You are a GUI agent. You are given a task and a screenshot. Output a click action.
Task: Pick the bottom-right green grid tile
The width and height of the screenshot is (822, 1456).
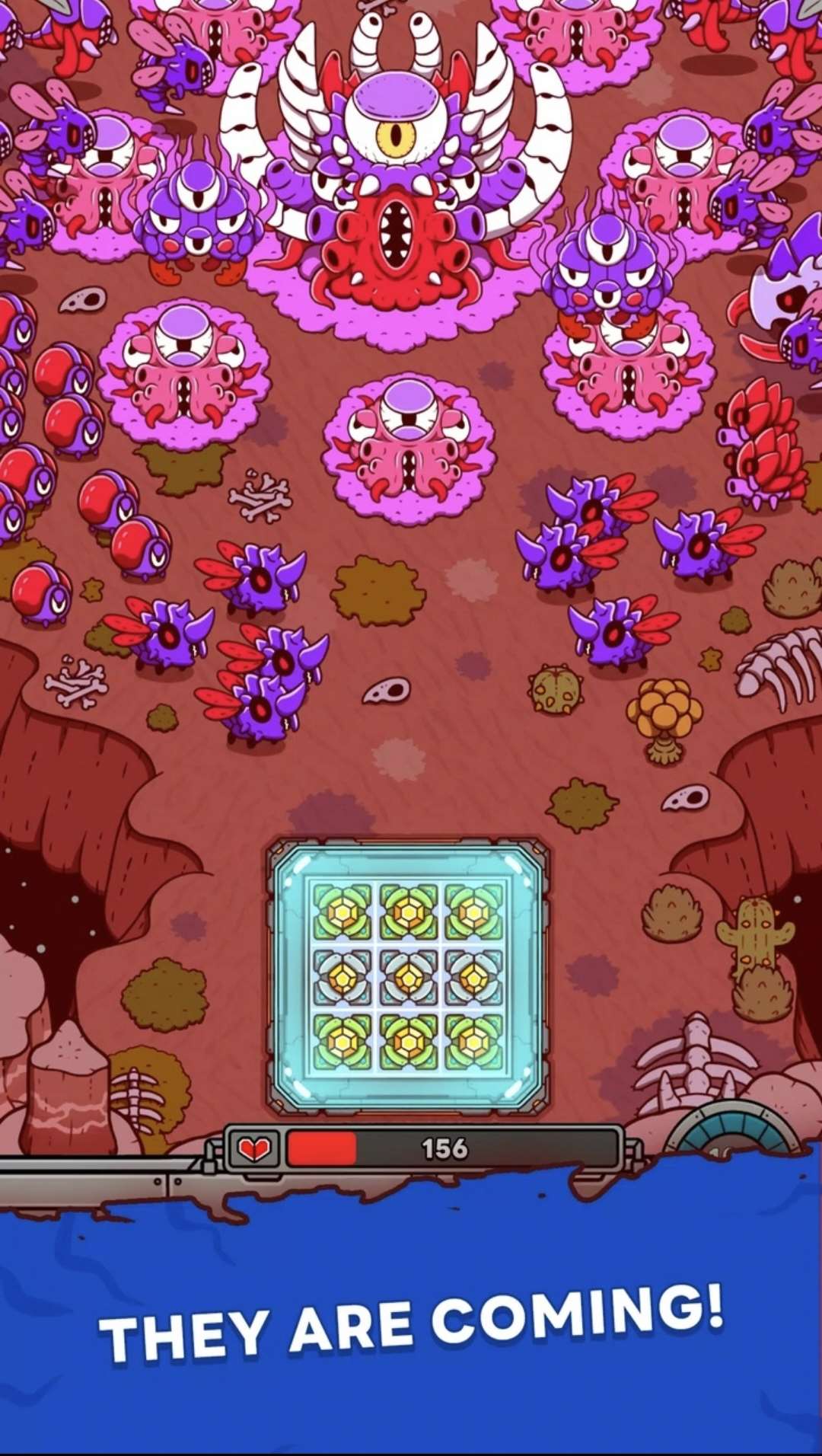tap(473, 1042)
